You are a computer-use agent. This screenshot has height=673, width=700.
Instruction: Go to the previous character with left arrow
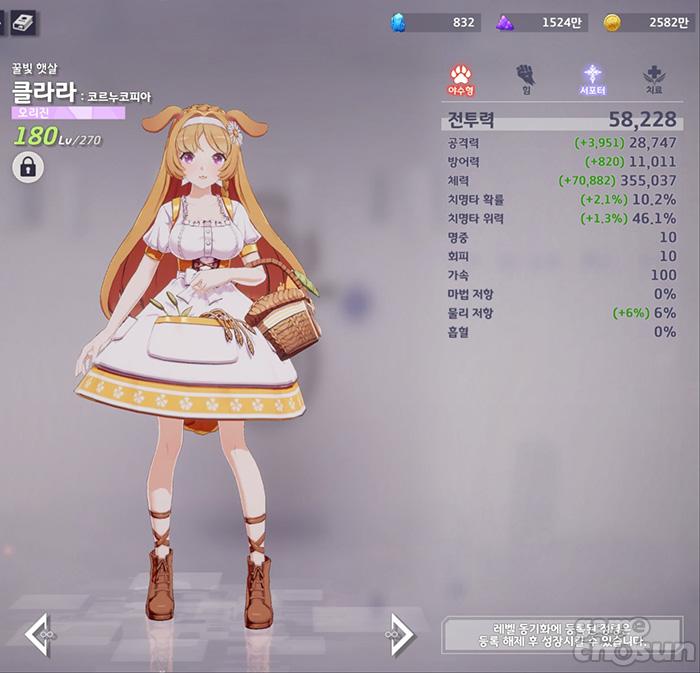pos(39,634)
